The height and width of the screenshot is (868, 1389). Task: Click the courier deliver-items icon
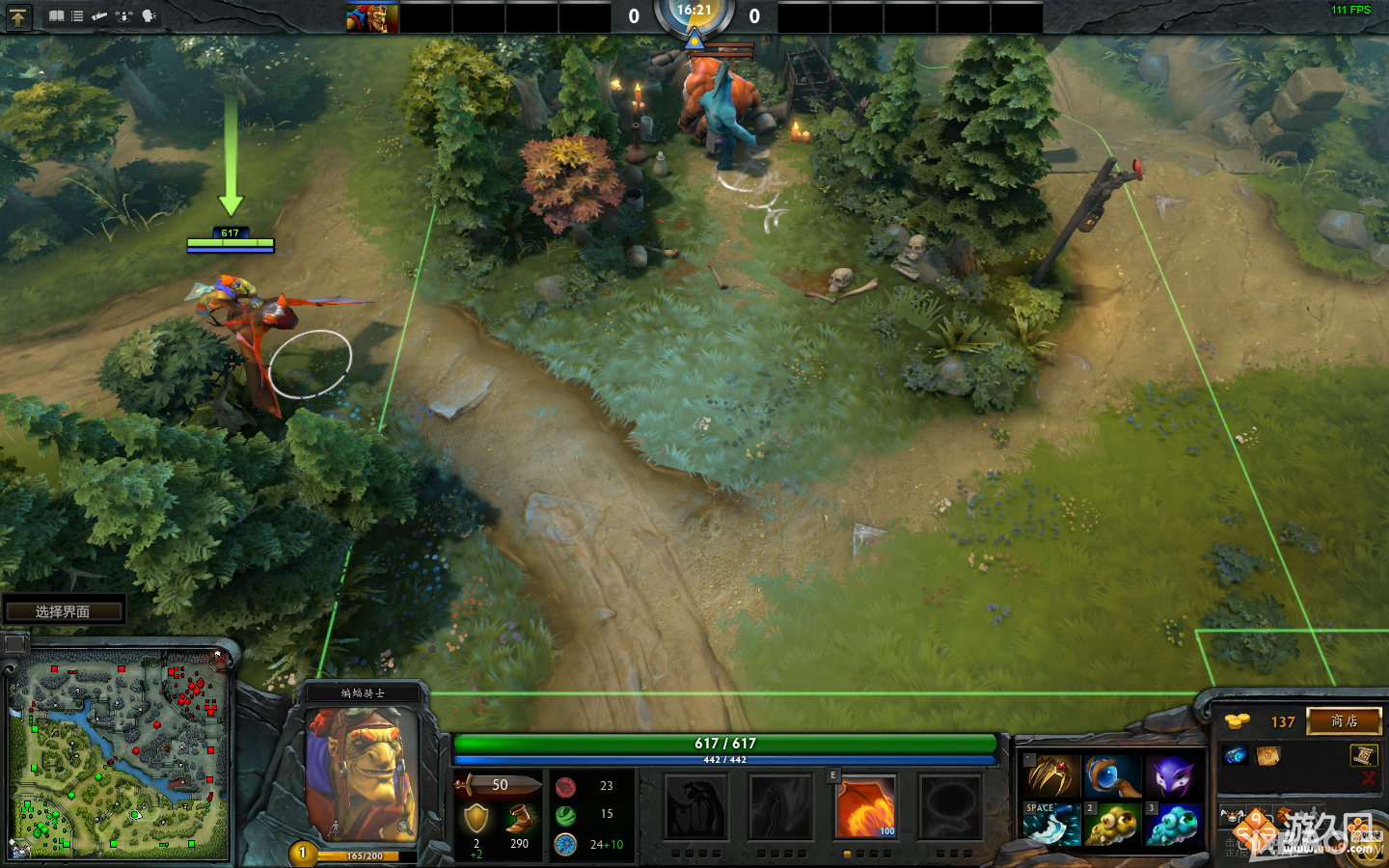pyautogui.click(x=100, y=16)
